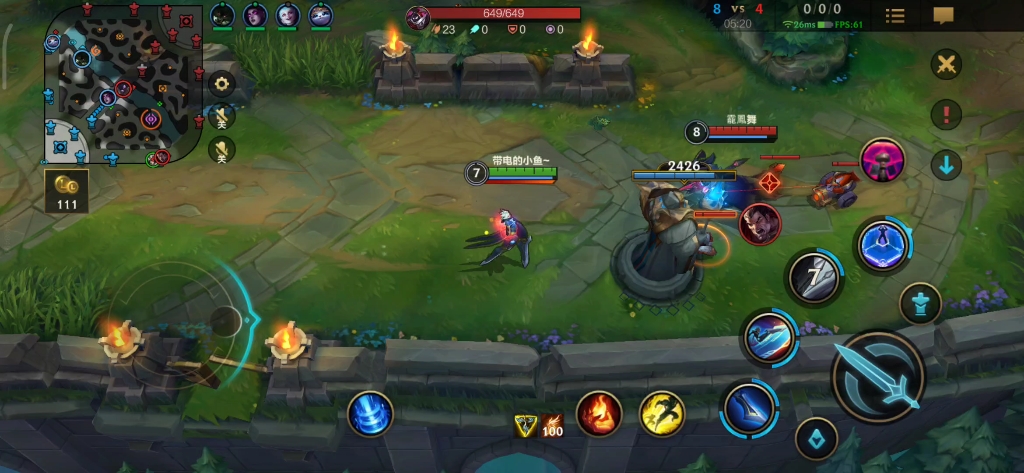
Task: Target minions with the small diamond attack button
Action: click(816, 438)
